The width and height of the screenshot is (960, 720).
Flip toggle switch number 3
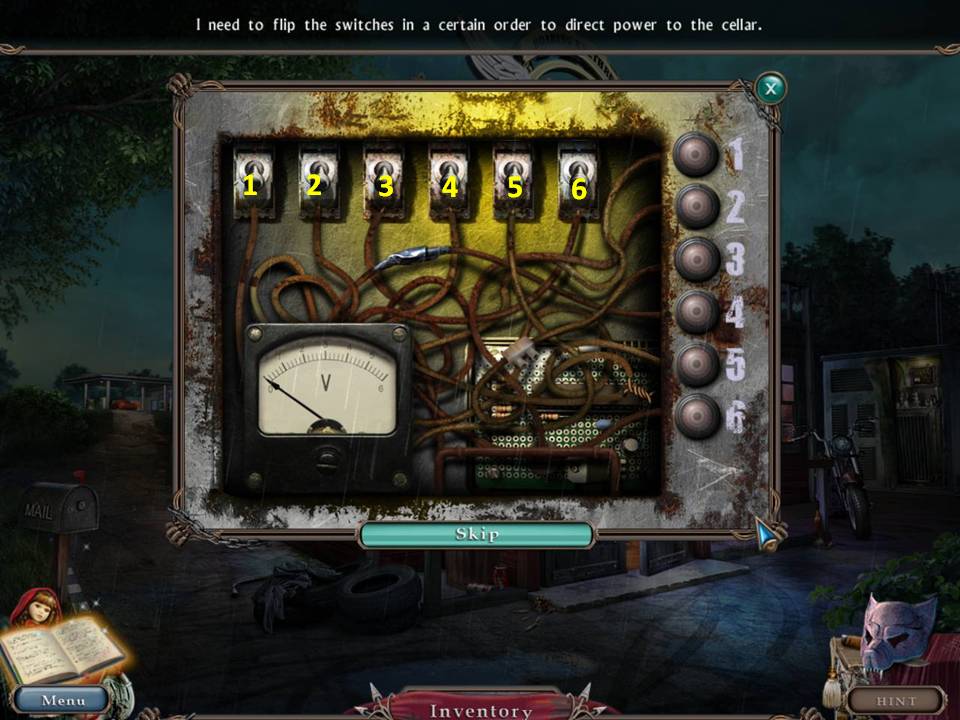point(382,174)
